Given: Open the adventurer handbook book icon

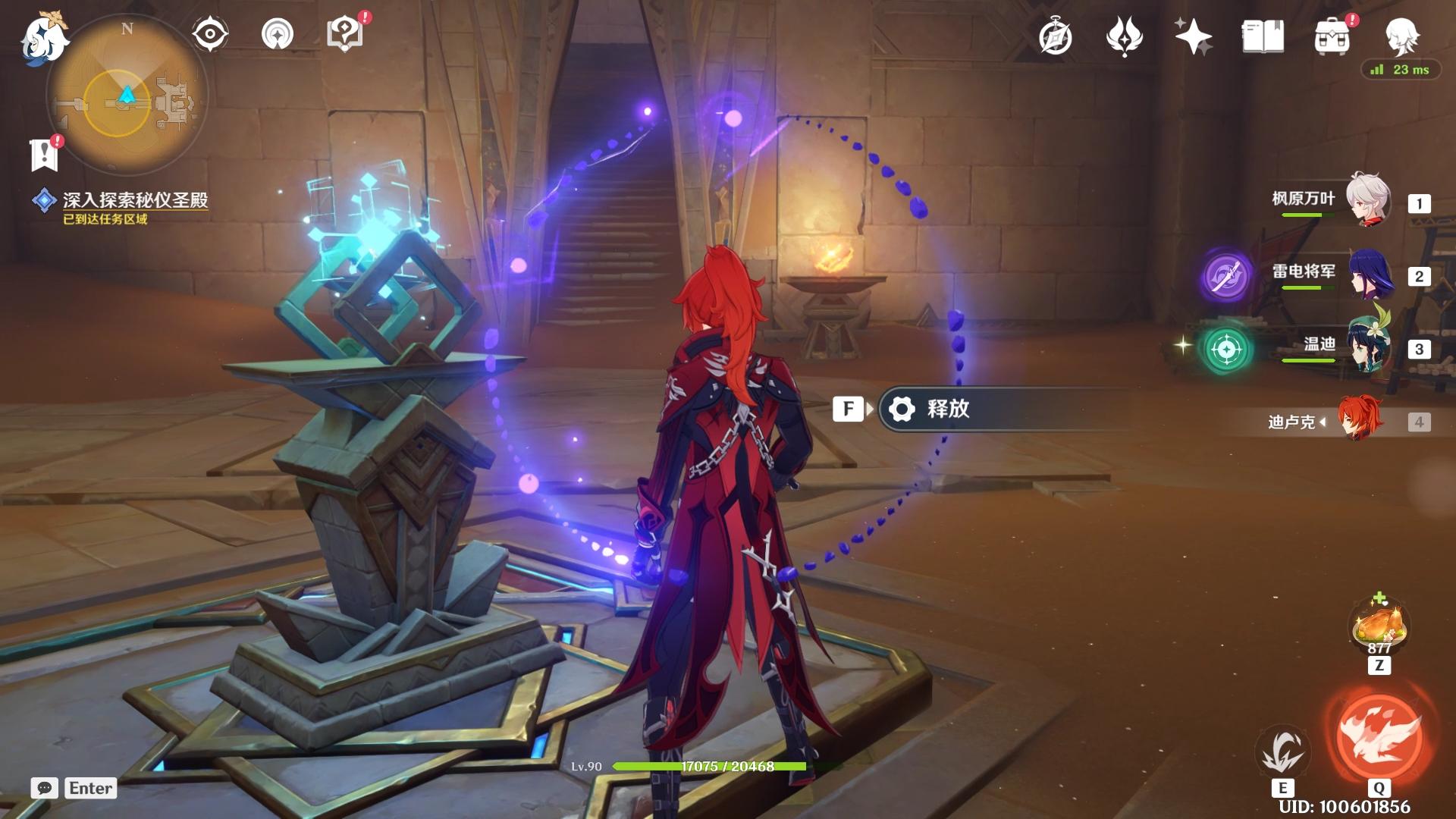Looking at the screenshot, I should pyautogui.click(x=1263, y=36).
